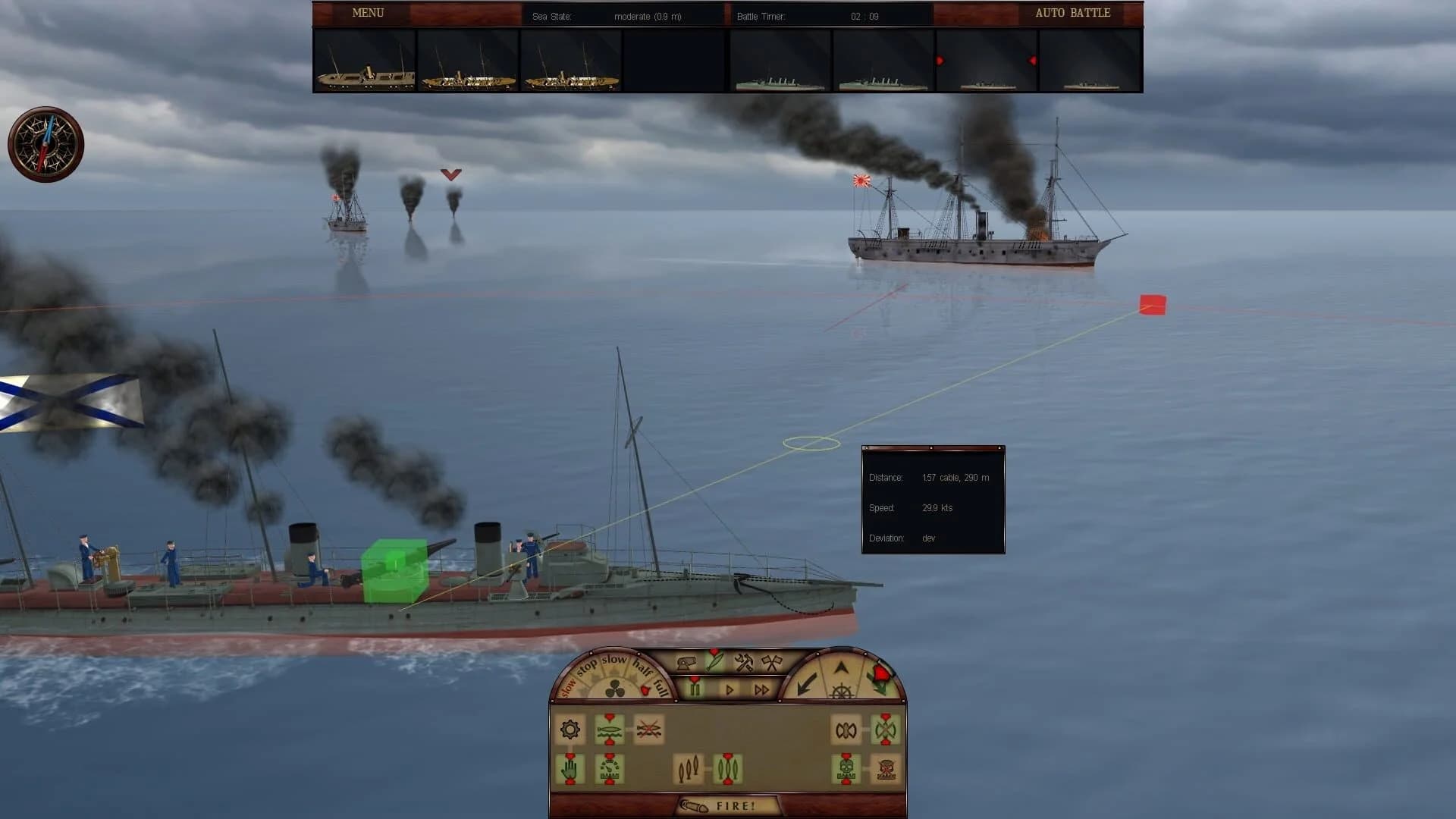The height and width of the screenshot is (819, 1456).
Task: Click the hard port turn arrow icon
Action: 808,684
